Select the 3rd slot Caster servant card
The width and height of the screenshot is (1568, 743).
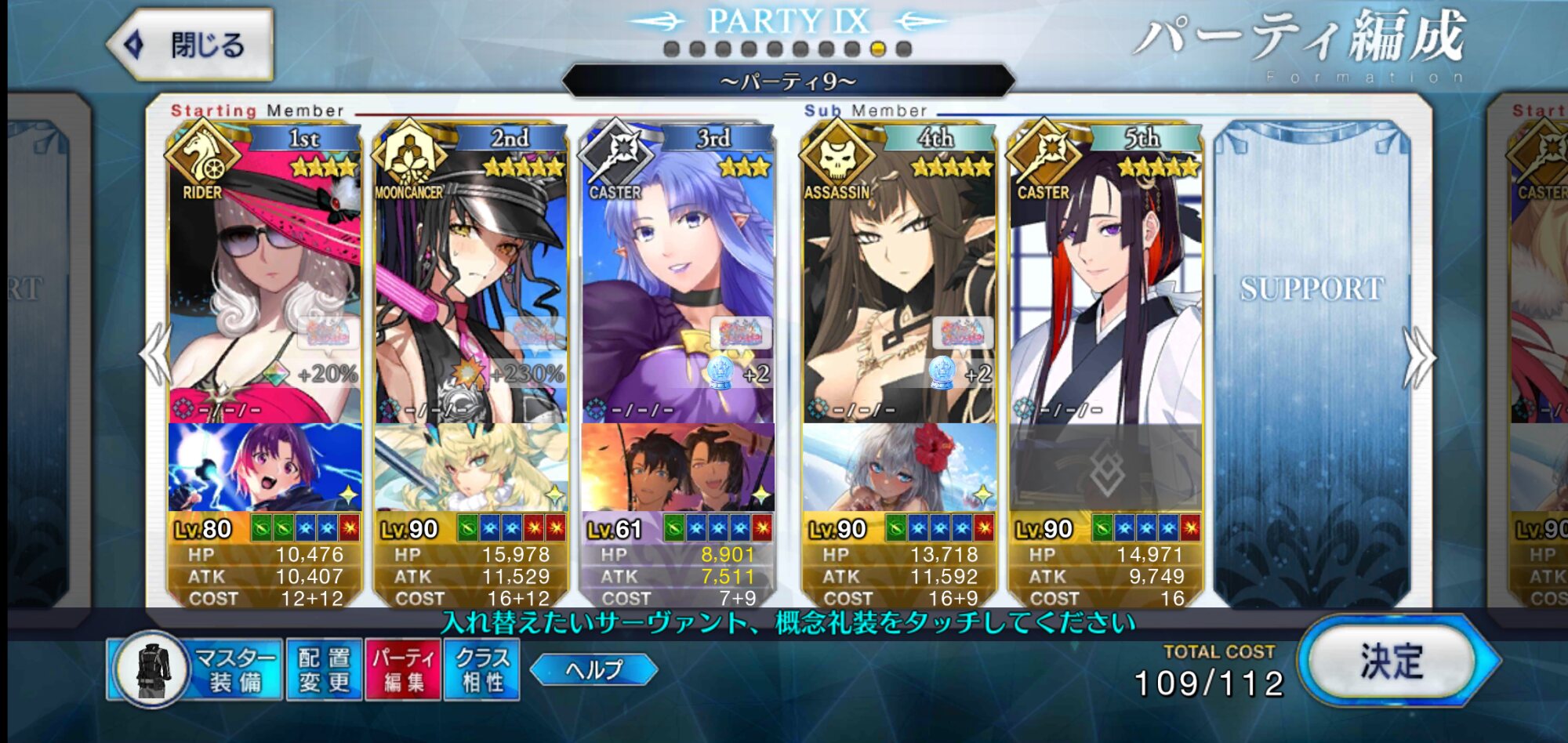tap(677, 282)
